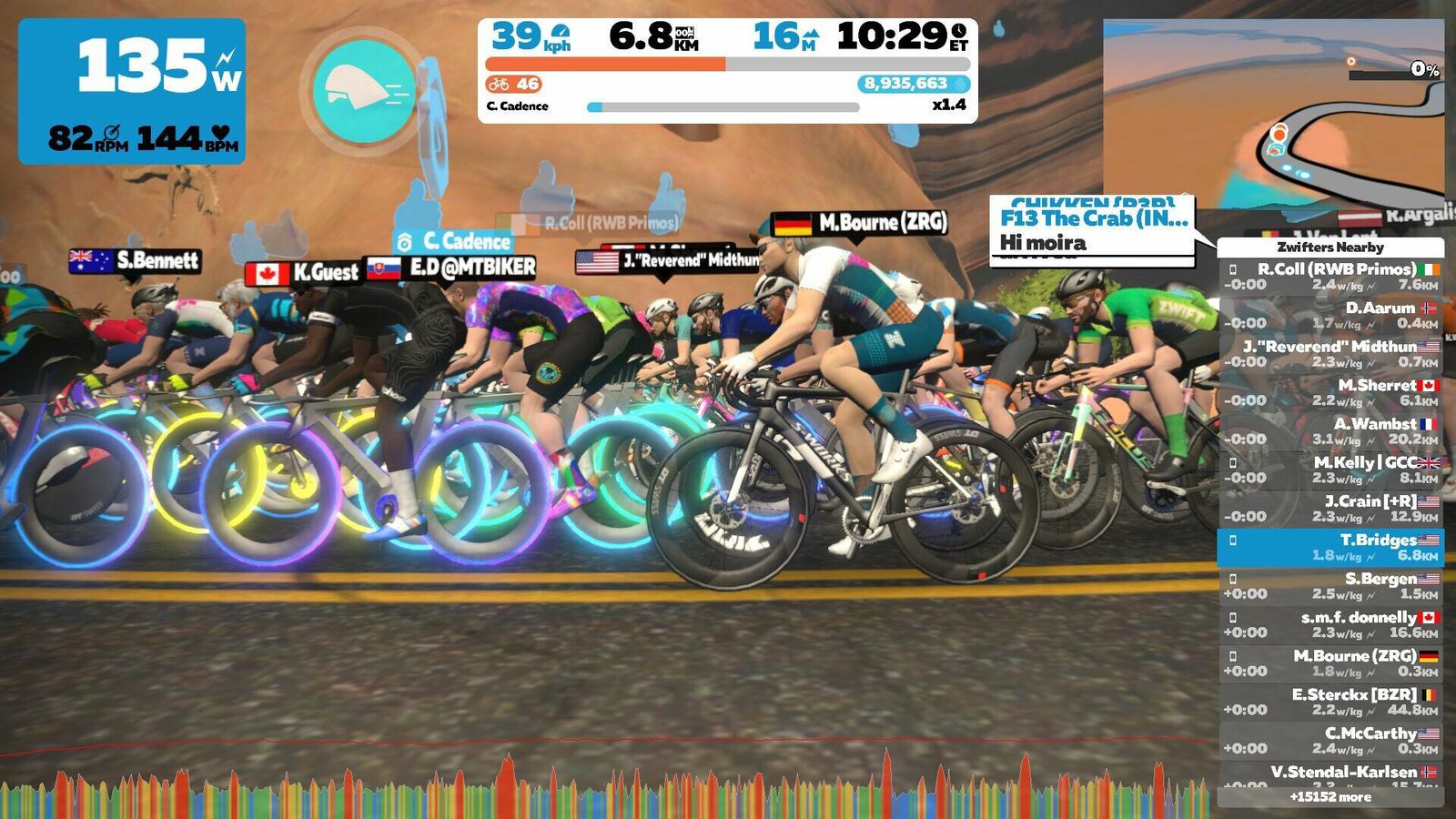
Task: Select J."Reverend" Midthun's rider list row
Action: tap(1330, 354)
